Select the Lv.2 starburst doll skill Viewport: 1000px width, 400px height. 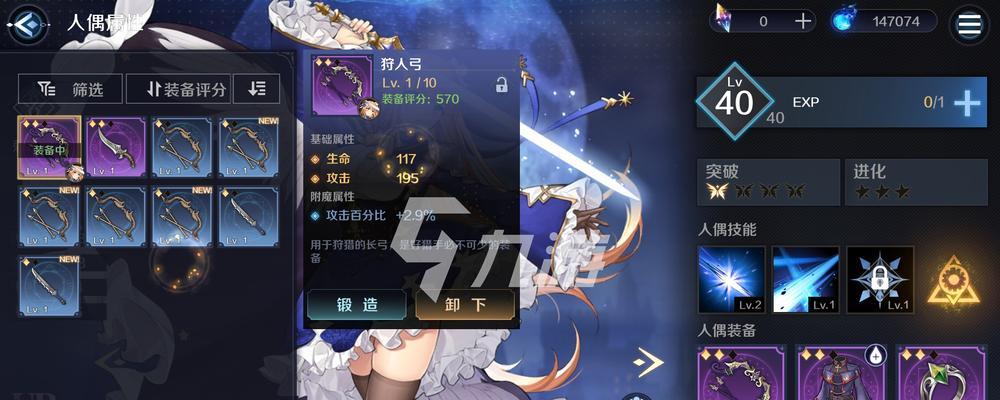coord(730,280)
